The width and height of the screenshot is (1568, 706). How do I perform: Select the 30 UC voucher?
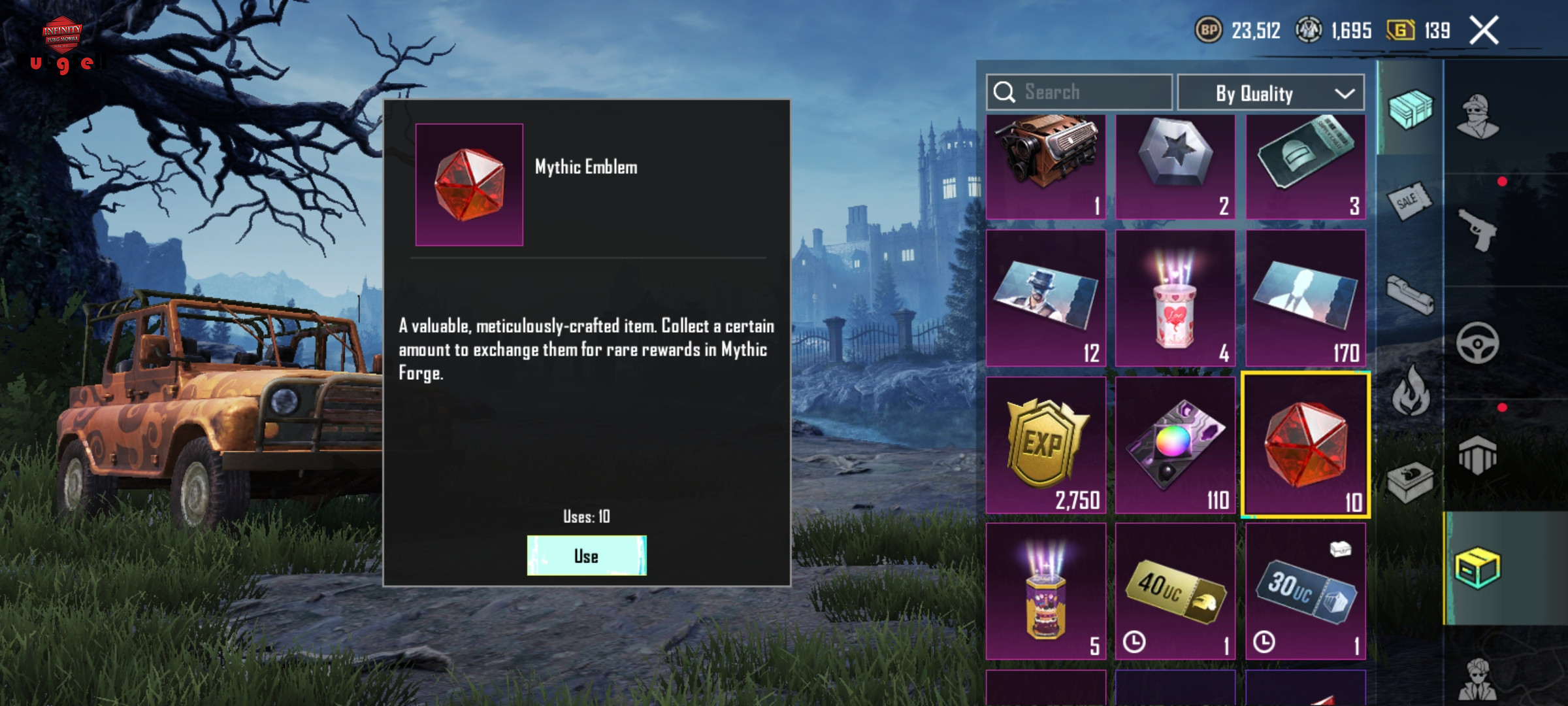coord(1305,591)
